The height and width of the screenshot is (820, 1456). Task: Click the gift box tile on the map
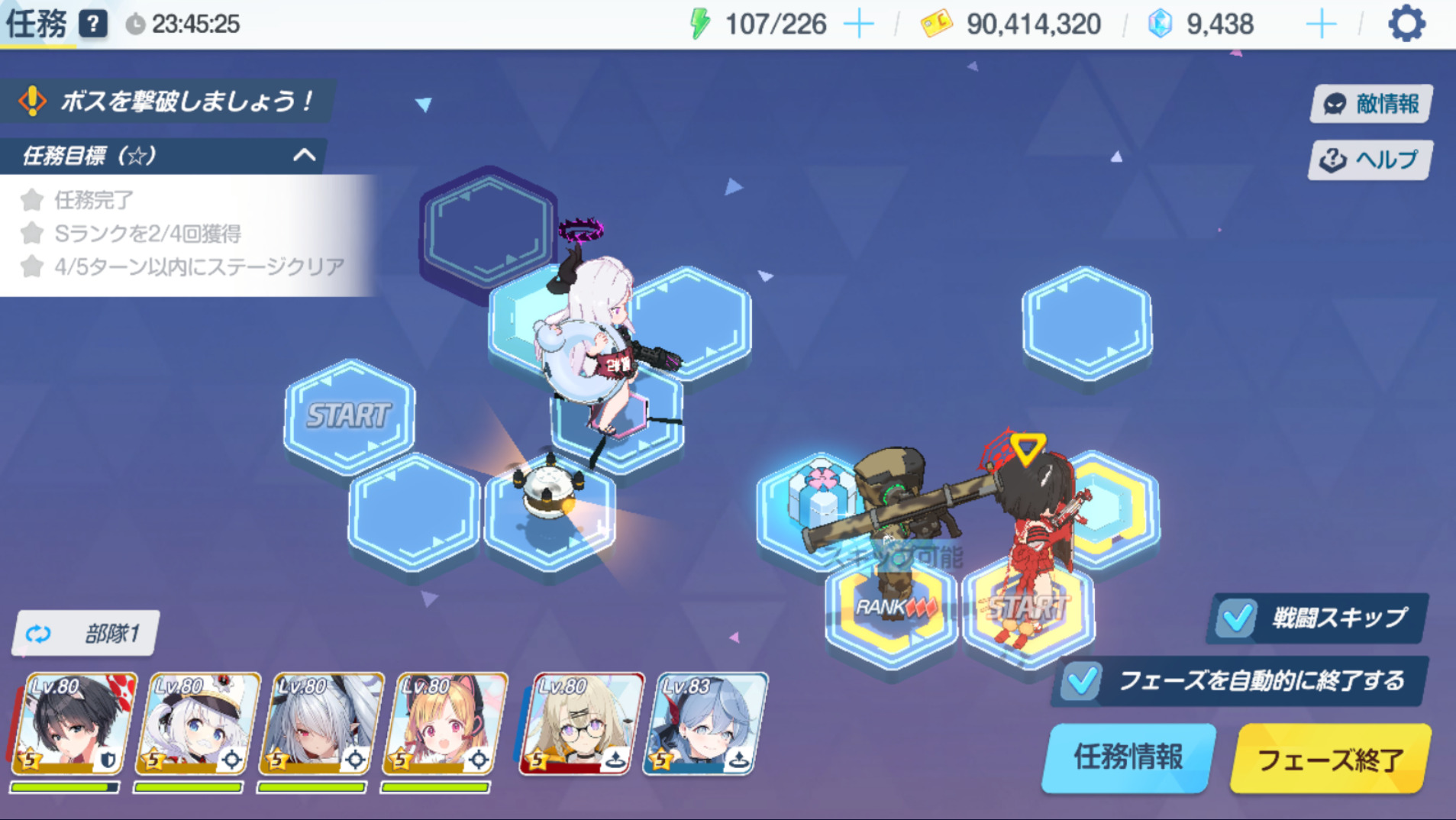point(817,499)
